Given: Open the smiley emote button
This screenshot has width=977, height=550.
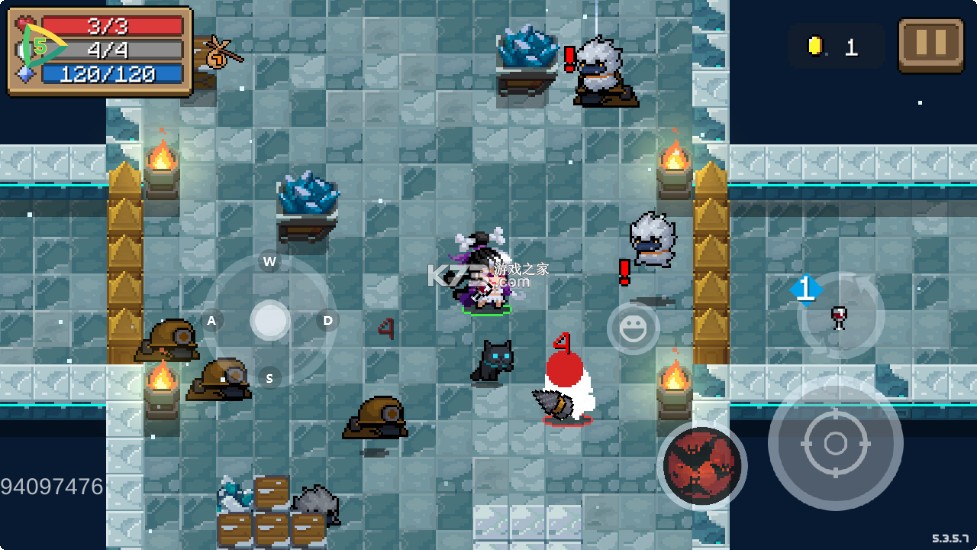Looking at the screenshot, I should [633, 327].
